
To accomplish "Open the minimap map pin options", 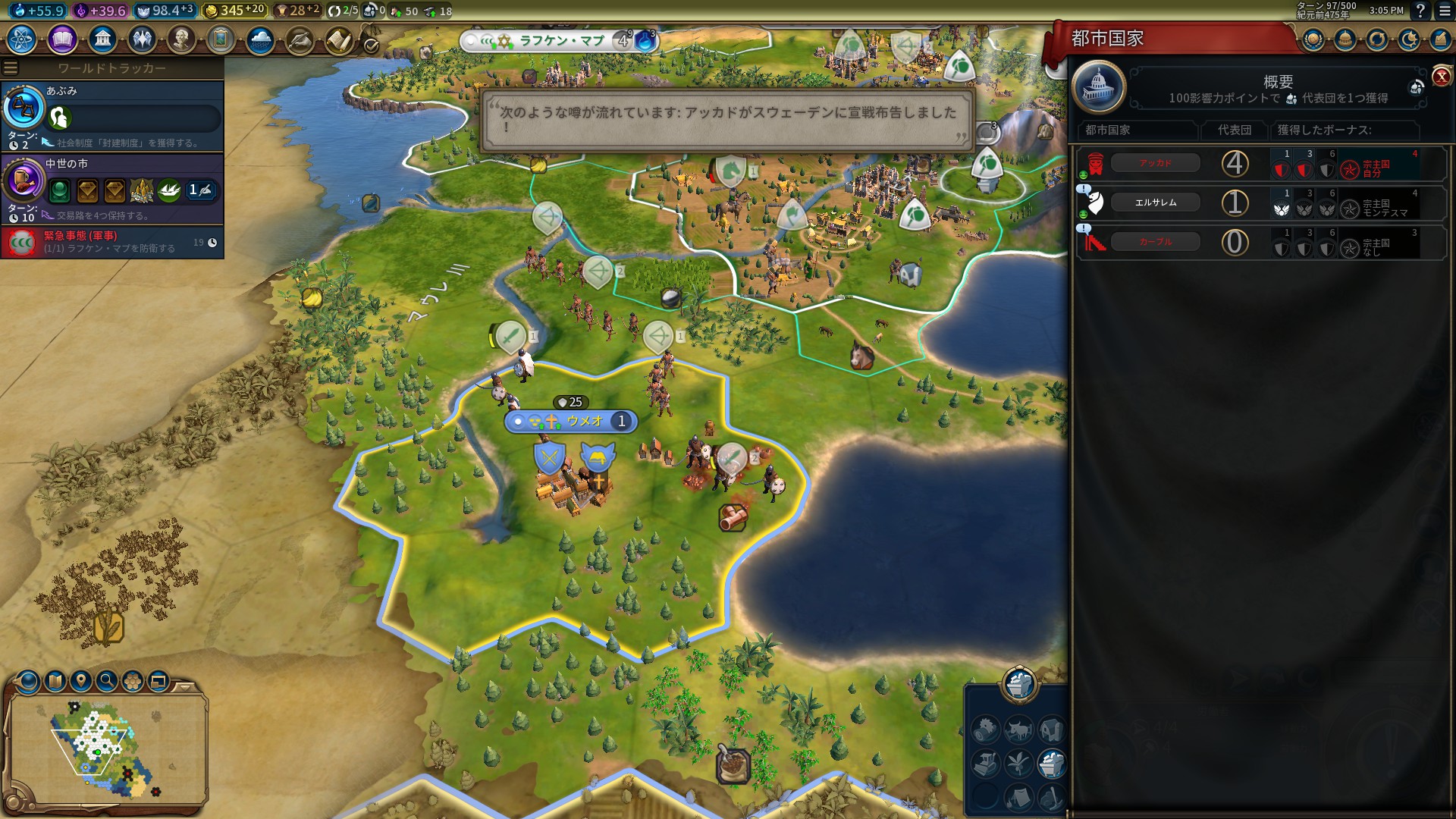I will pyautogui.click(x=80, y=681).
